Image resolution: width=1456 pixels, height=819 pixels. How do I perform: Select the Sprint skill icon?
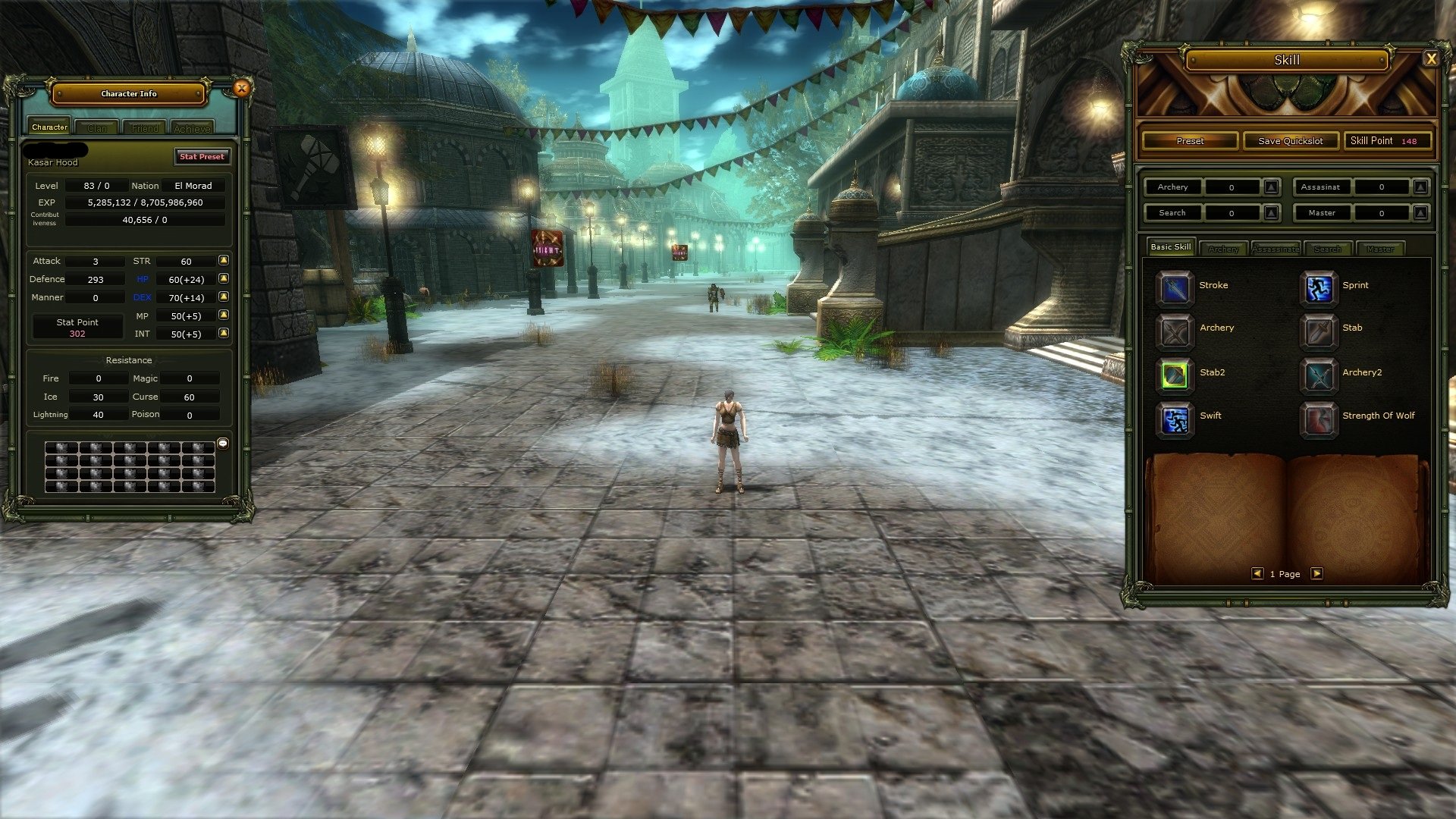(1319, 290)
